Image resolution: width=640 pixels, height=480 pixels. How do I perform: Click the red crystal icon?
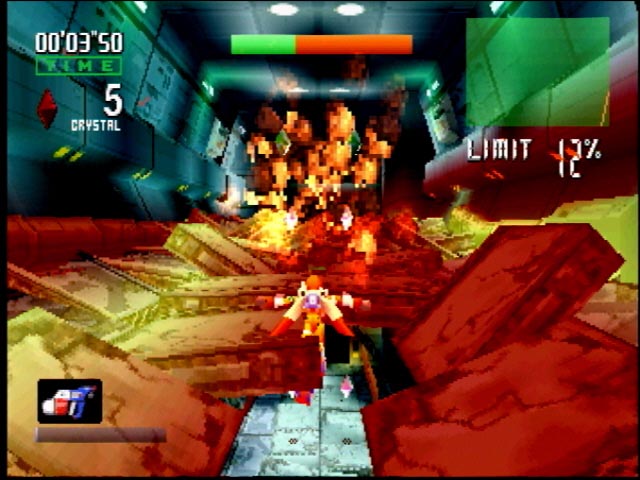[47, 108]
